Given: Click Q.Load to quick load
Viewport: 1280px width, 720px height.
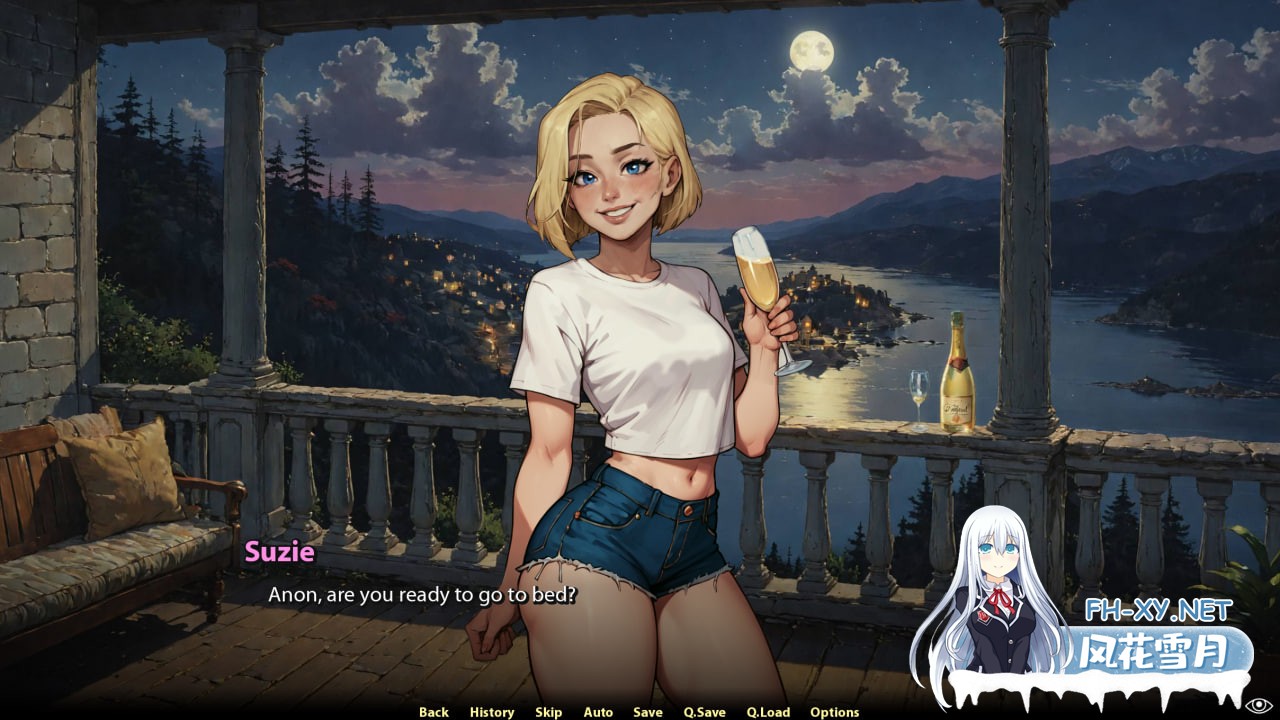Looking at the screenshot, I should click(x=768, y=712).
